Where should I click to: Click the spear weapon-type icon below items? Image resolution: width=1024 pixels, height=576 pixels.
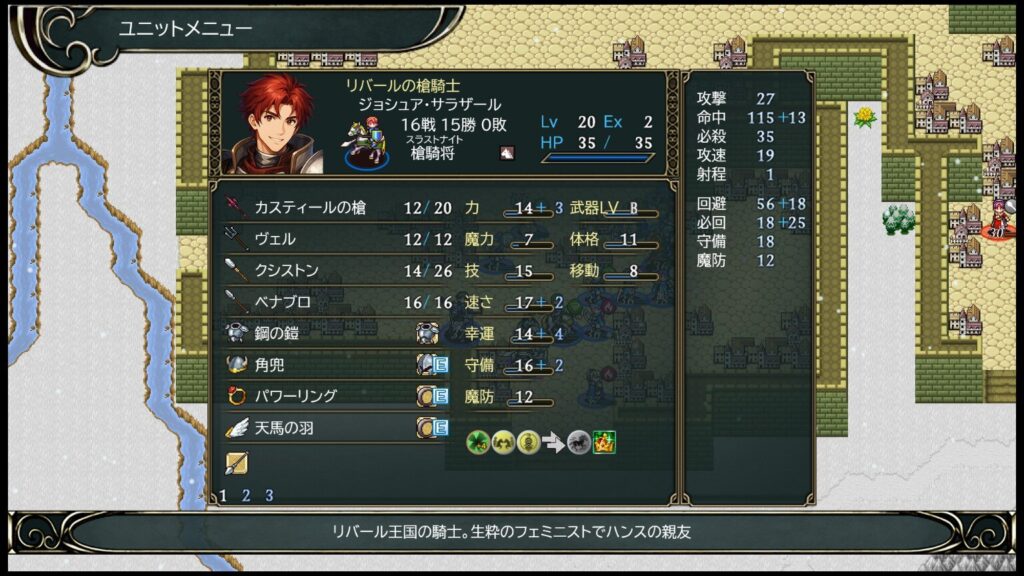tap(237, 463)
